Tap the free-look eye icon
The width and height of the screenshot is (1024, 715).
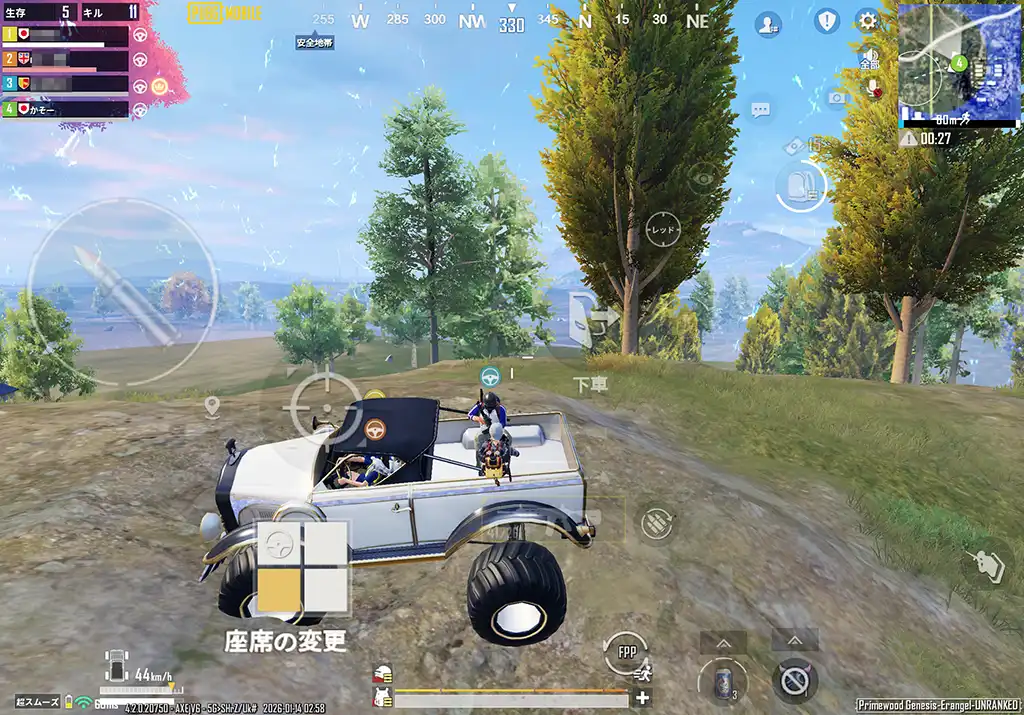tap(701, 176)
